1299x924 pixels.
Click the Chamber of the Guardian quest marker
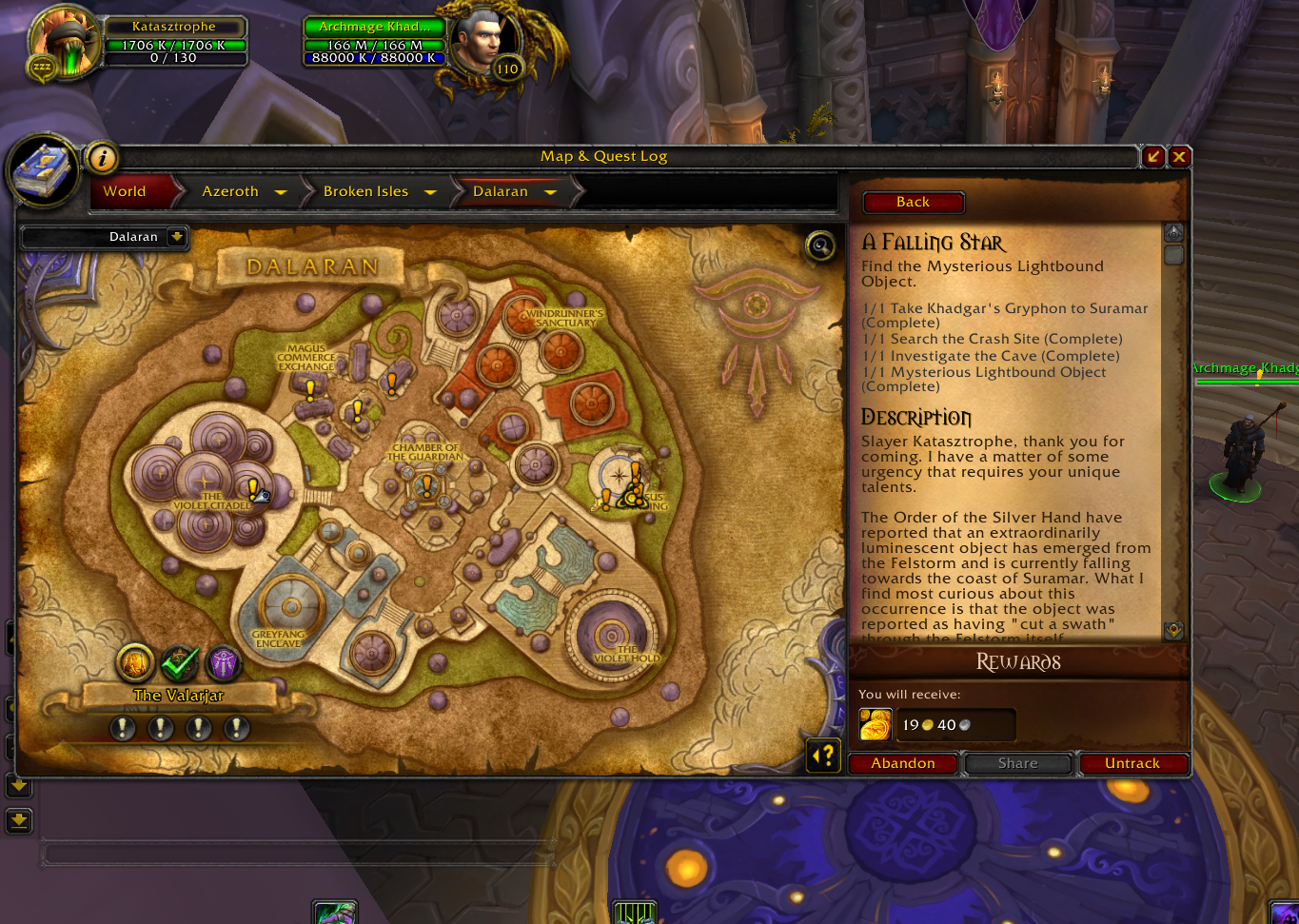[427, 486]
